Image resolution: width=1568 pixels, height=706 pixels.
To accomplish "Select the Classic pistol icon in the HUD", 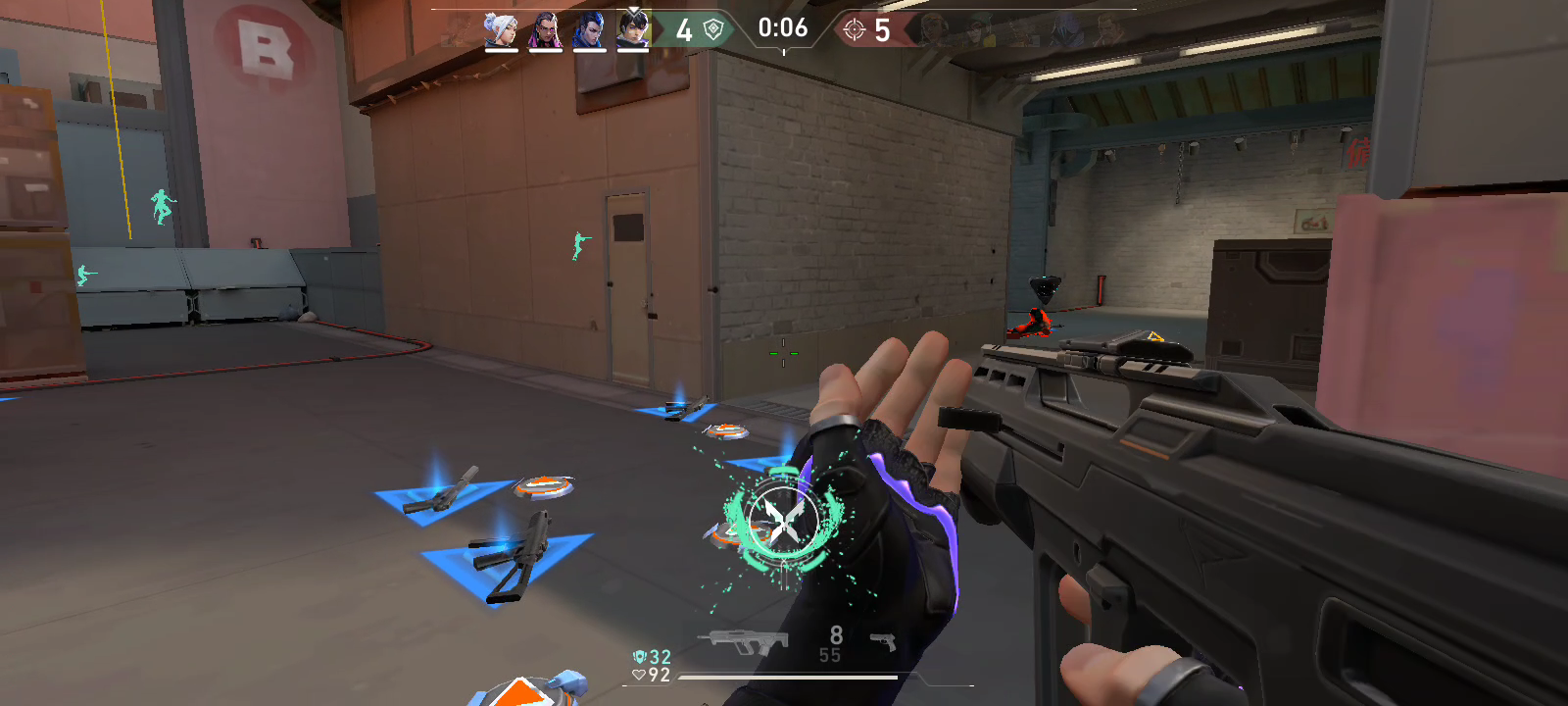I will point(883,639).
